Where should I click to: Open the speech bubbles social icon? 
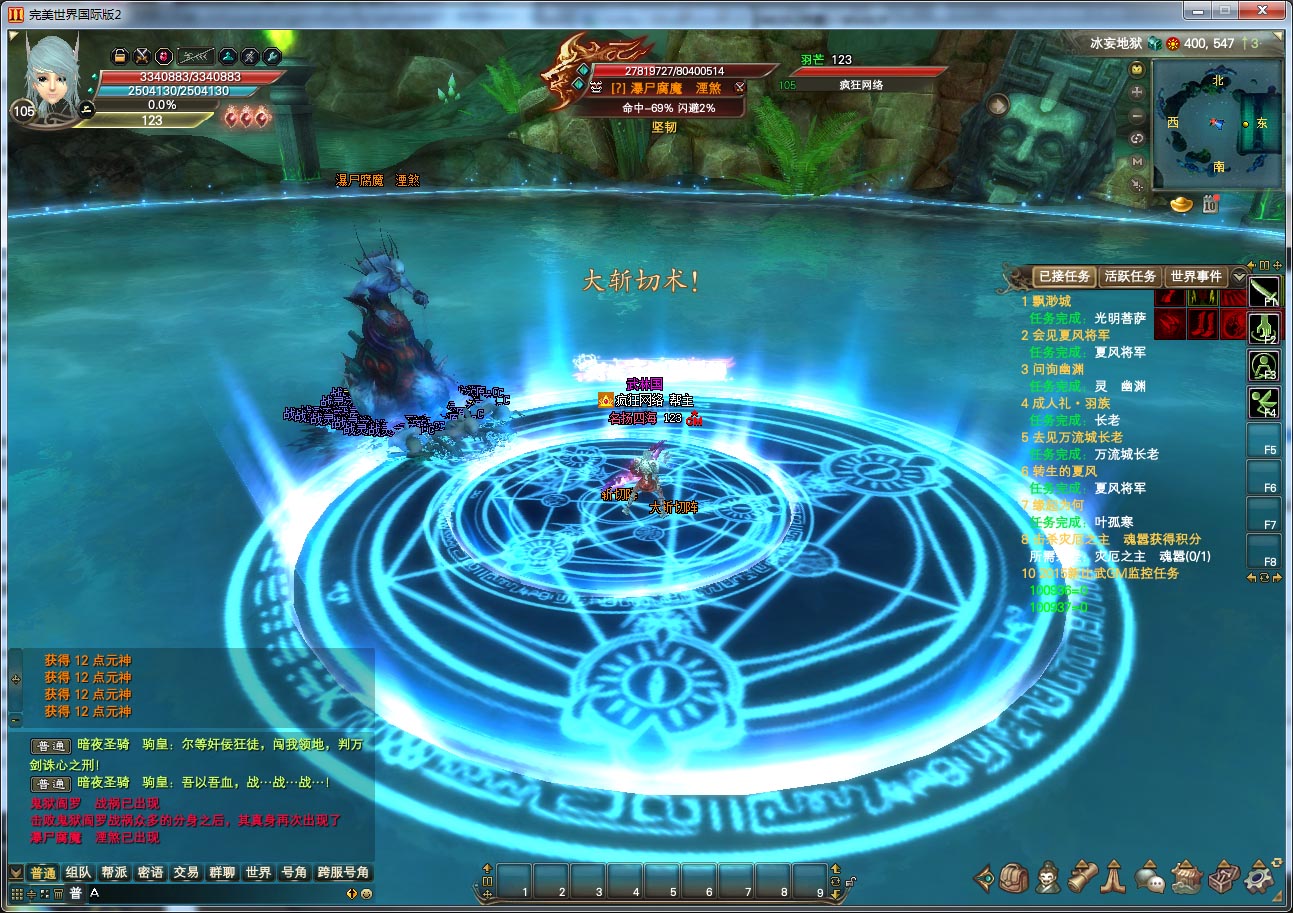pos(1151,878)
